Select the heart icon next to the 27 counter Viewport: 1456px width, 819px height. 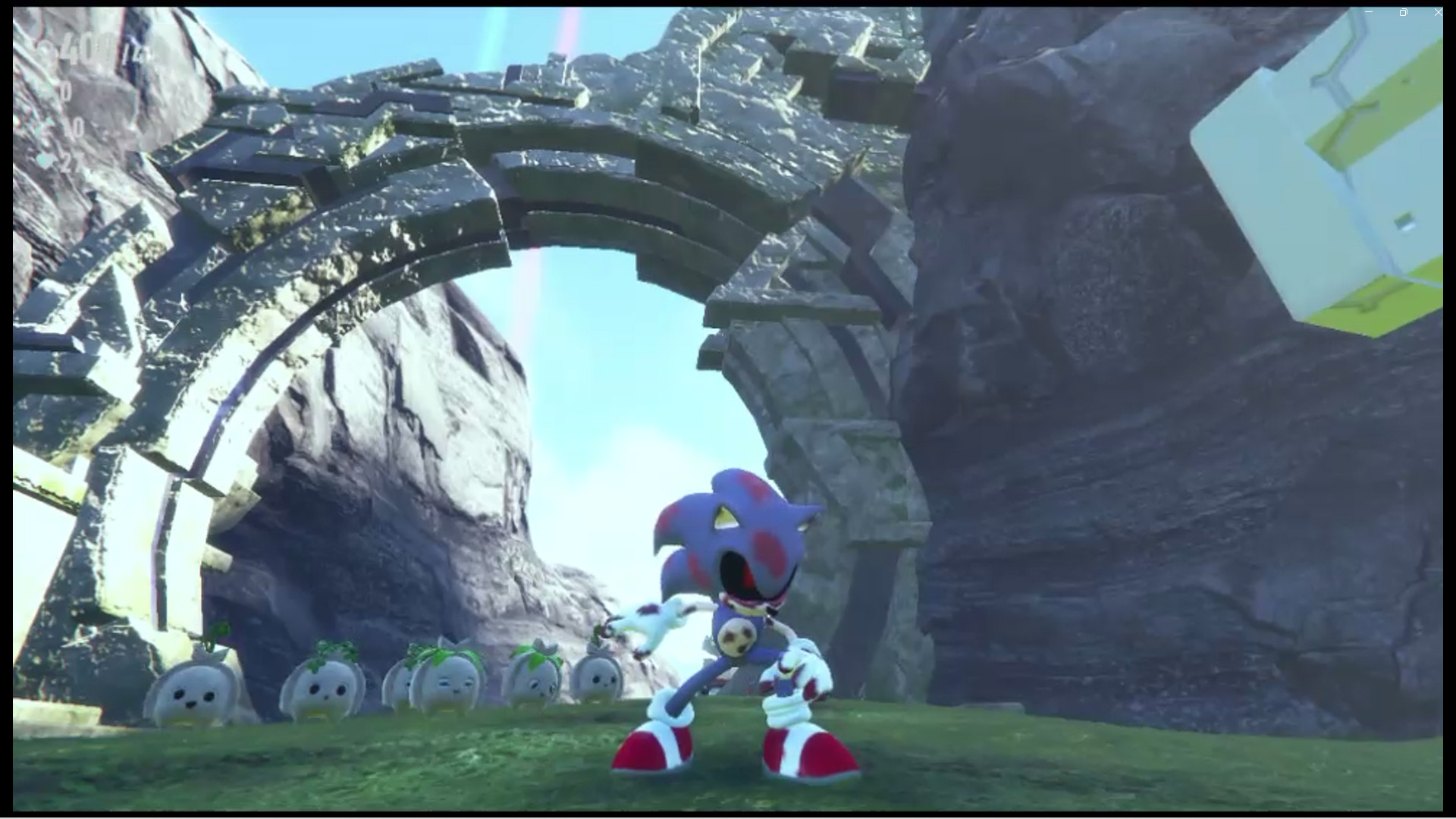click(45, 161)
